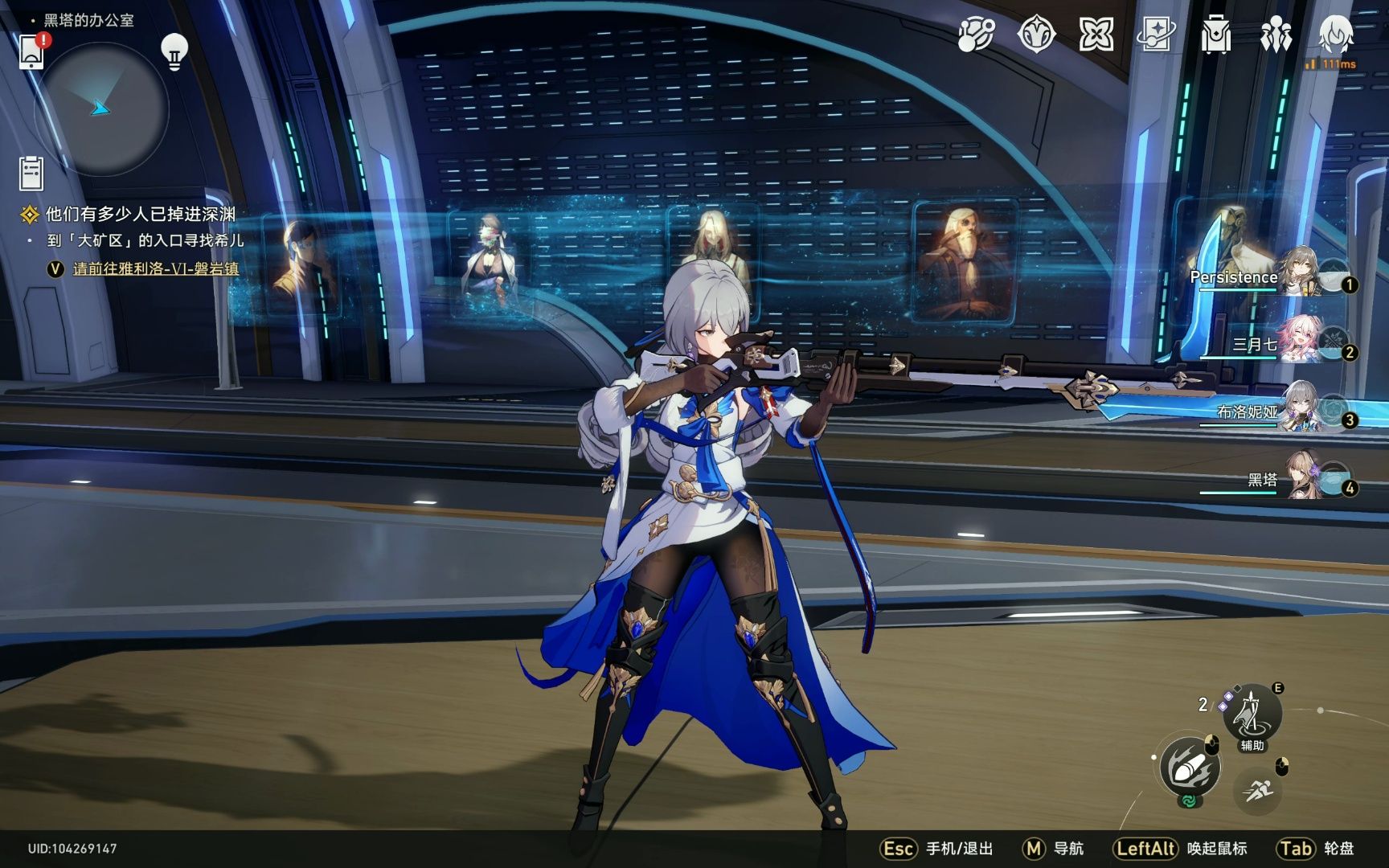The image size is (1389, 868).
Task: Open the team formation icon showing three figures
Action: (x=1276, y=34)
